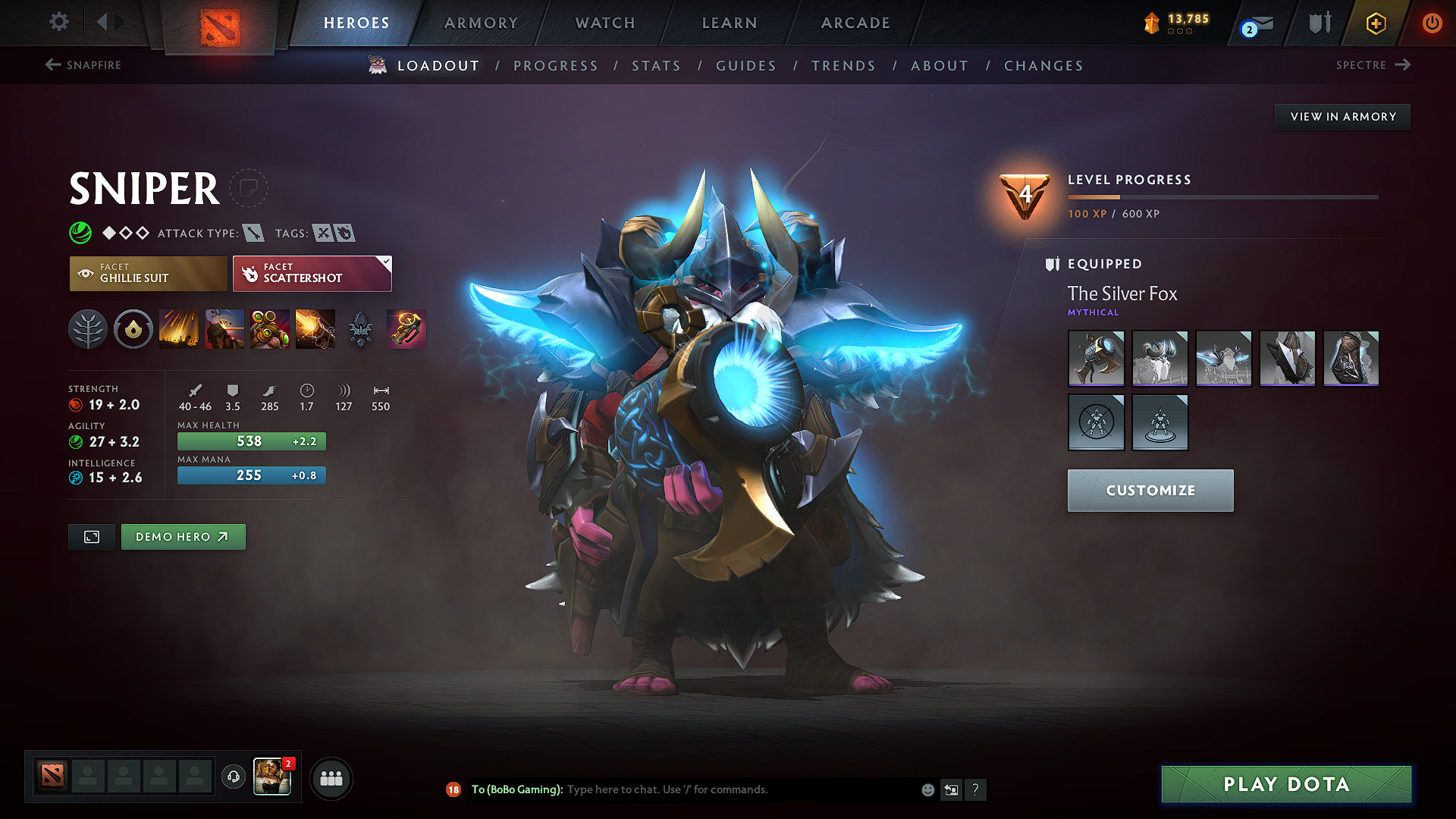Select the Ghillie Suit facet
1456x819 pixels.
148,273
